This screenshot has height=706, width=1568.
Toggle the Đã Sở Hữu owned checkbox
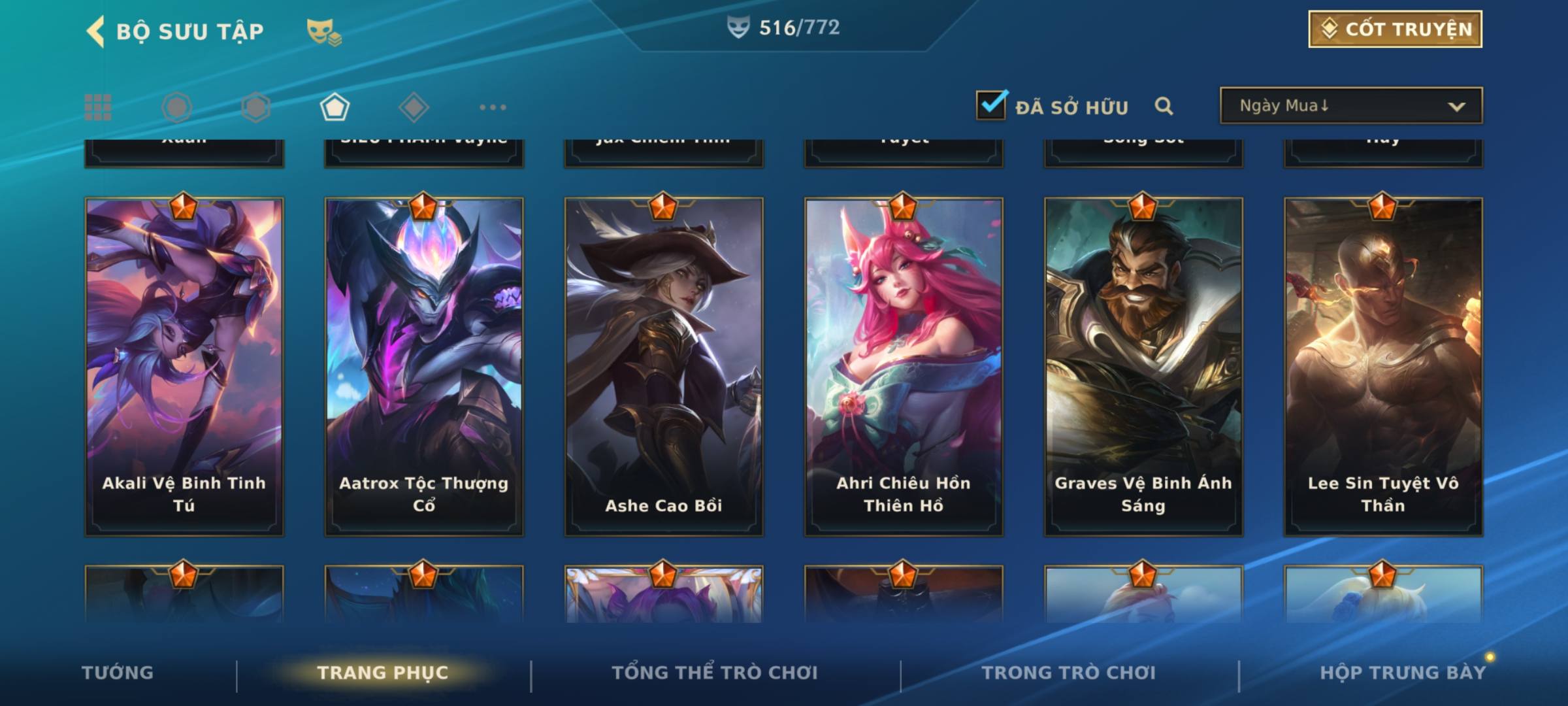[x=991, y=105]
